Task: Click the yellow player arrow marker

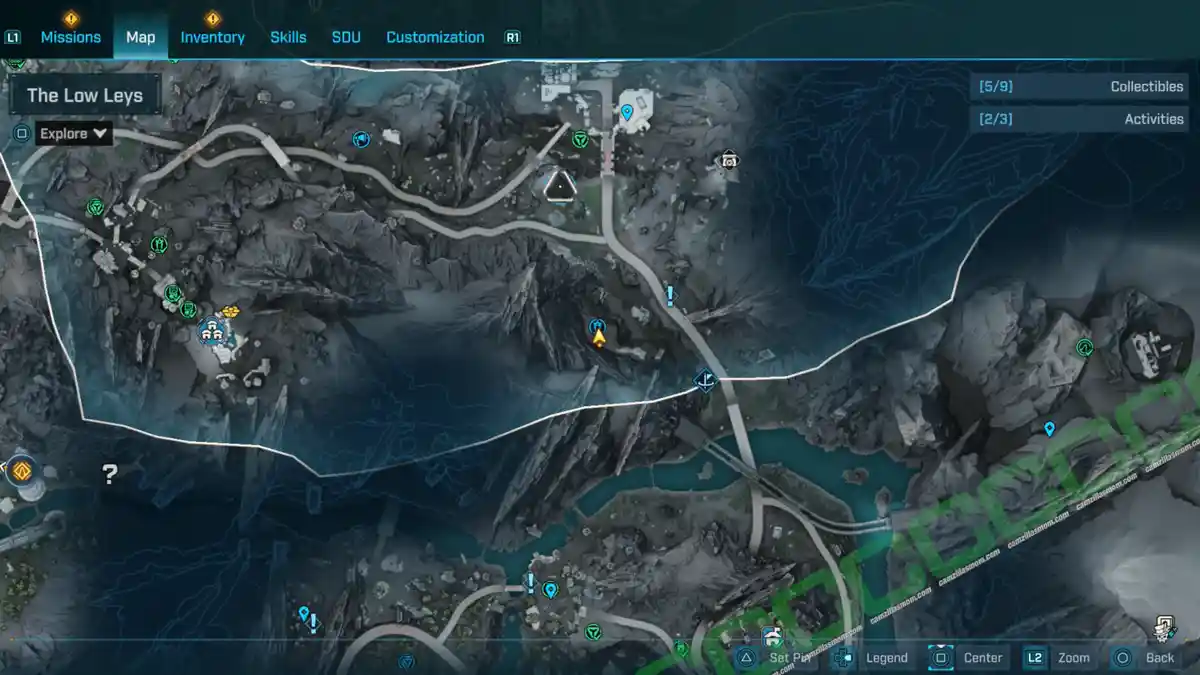Action: [x=599, y=339]
